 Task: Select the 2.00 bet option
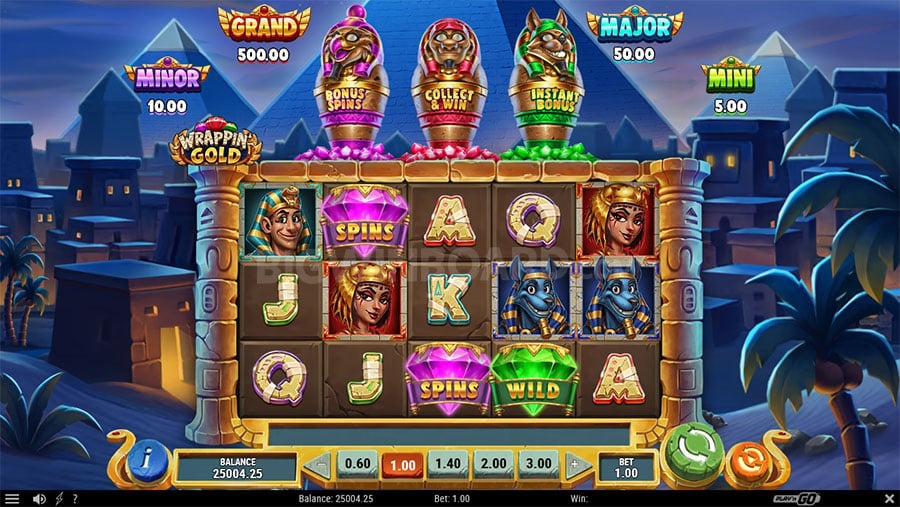pyautogui.click(x=491, y=465)
